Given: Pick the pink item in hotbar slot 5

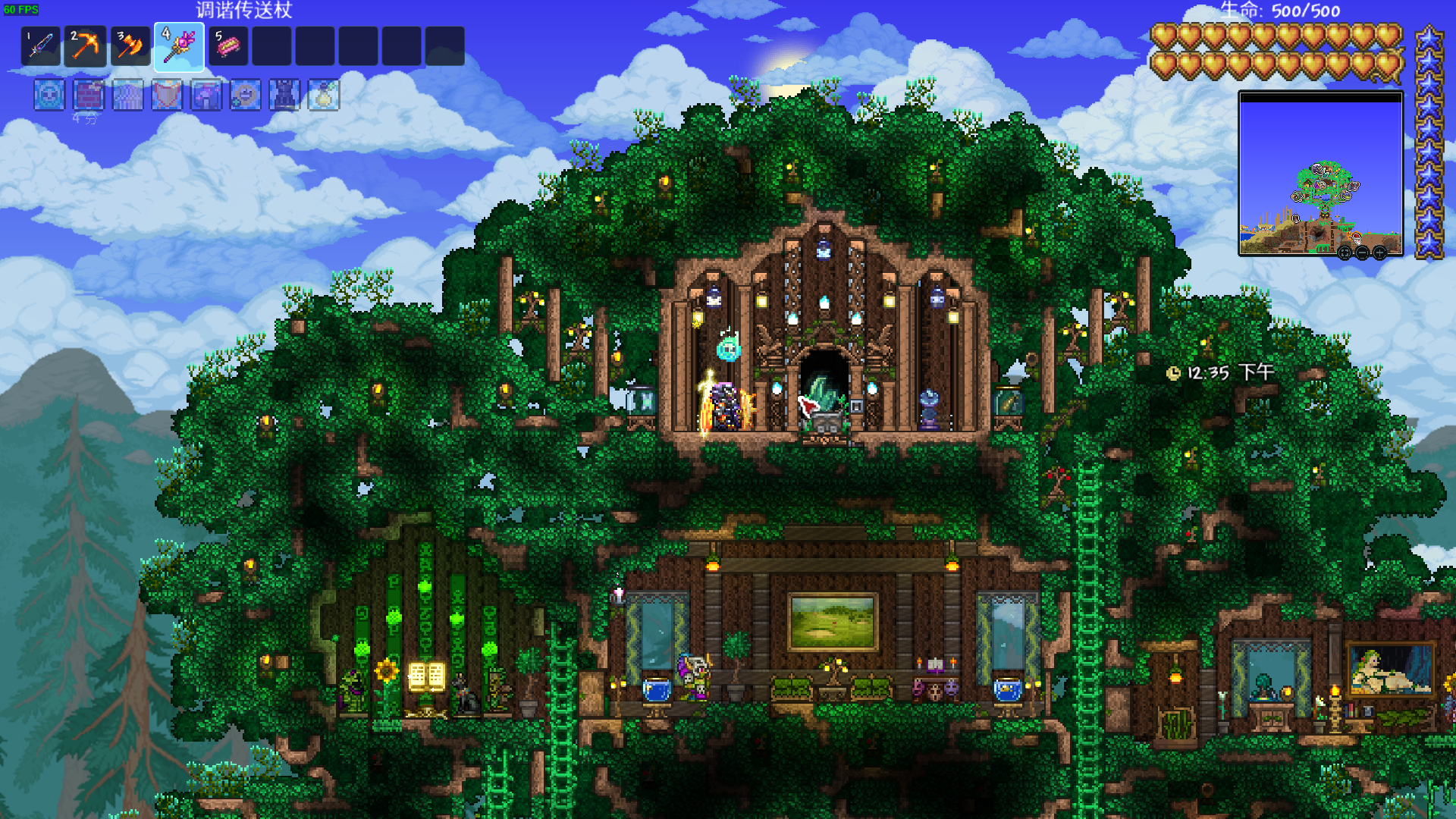Looking at the screenshot, I should (x=228, y=46).
